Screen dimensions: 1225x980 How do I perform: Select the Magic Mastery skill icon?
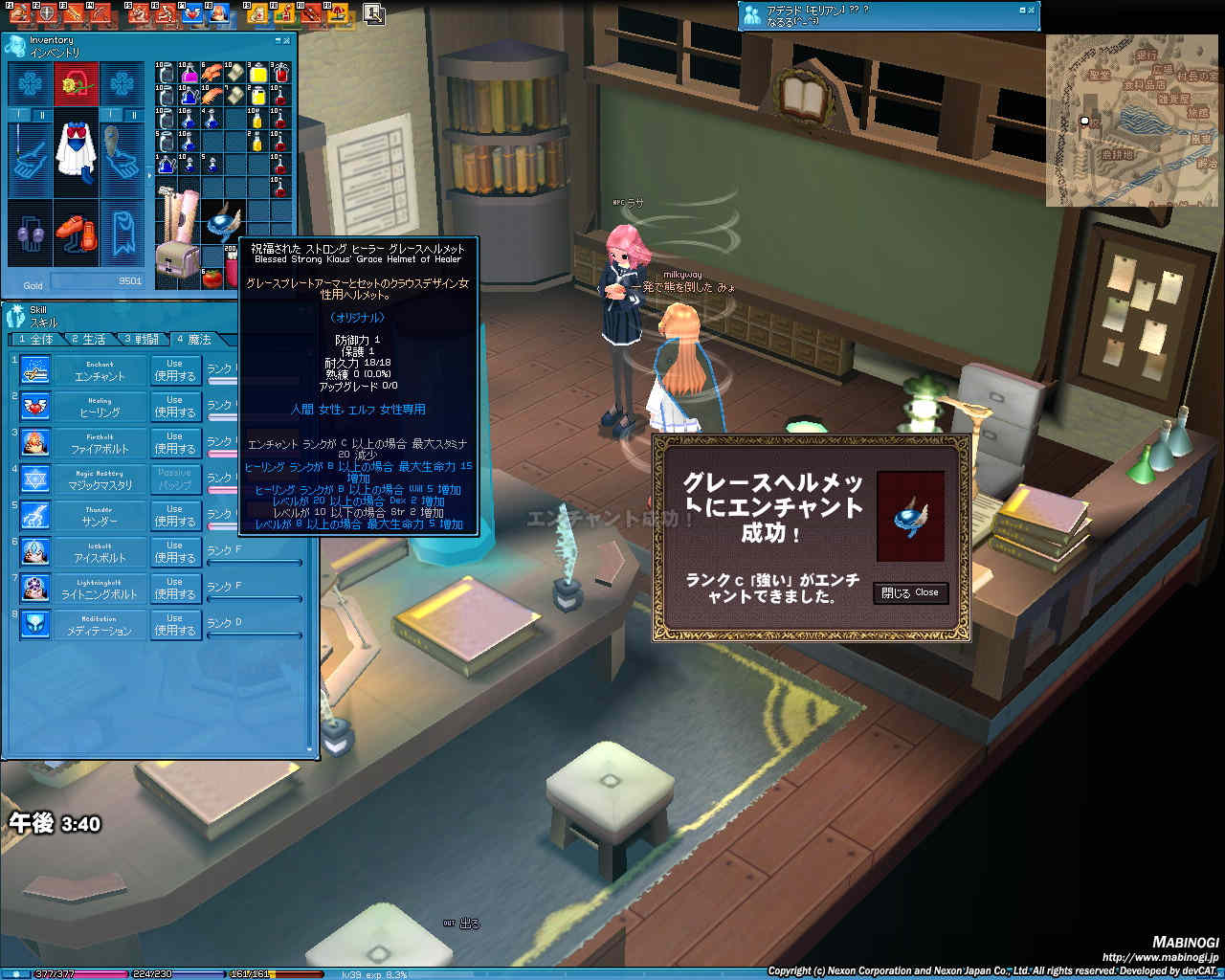(35, 479)
